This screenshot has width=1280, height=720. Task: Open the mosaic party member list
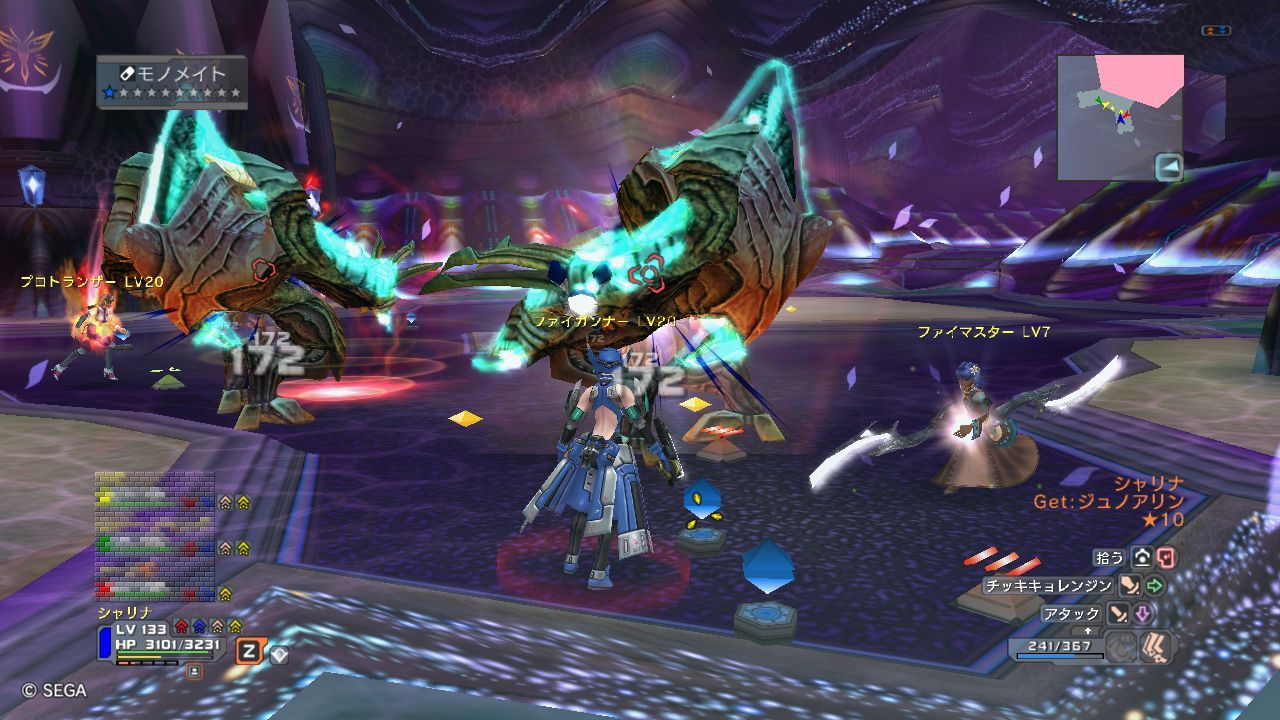tap(155, 535)
